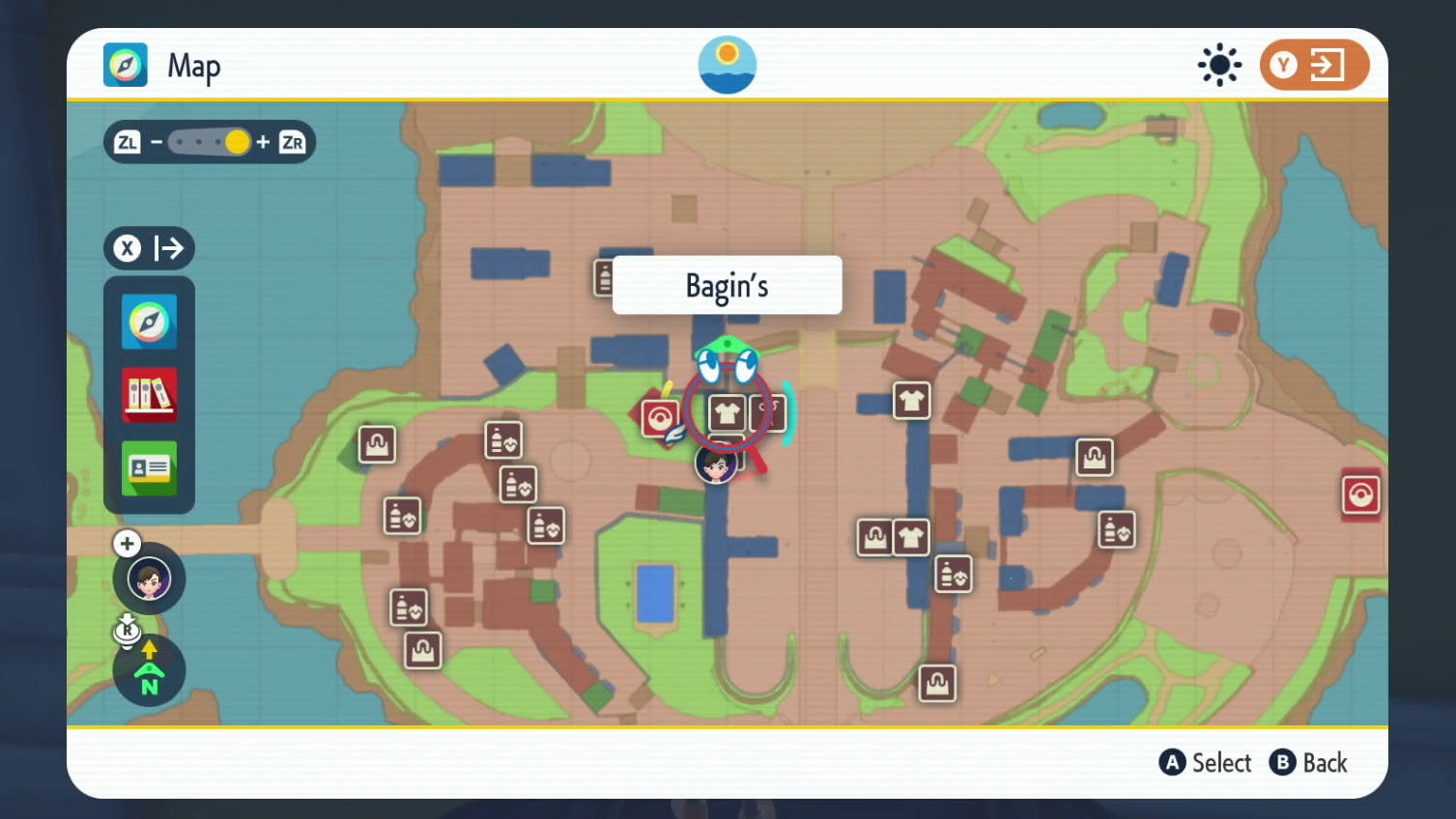This screenshot has width=1456, height=819.
Task: Click the Pokémon Center icon on the far right edge
Action: (1360, 494)
